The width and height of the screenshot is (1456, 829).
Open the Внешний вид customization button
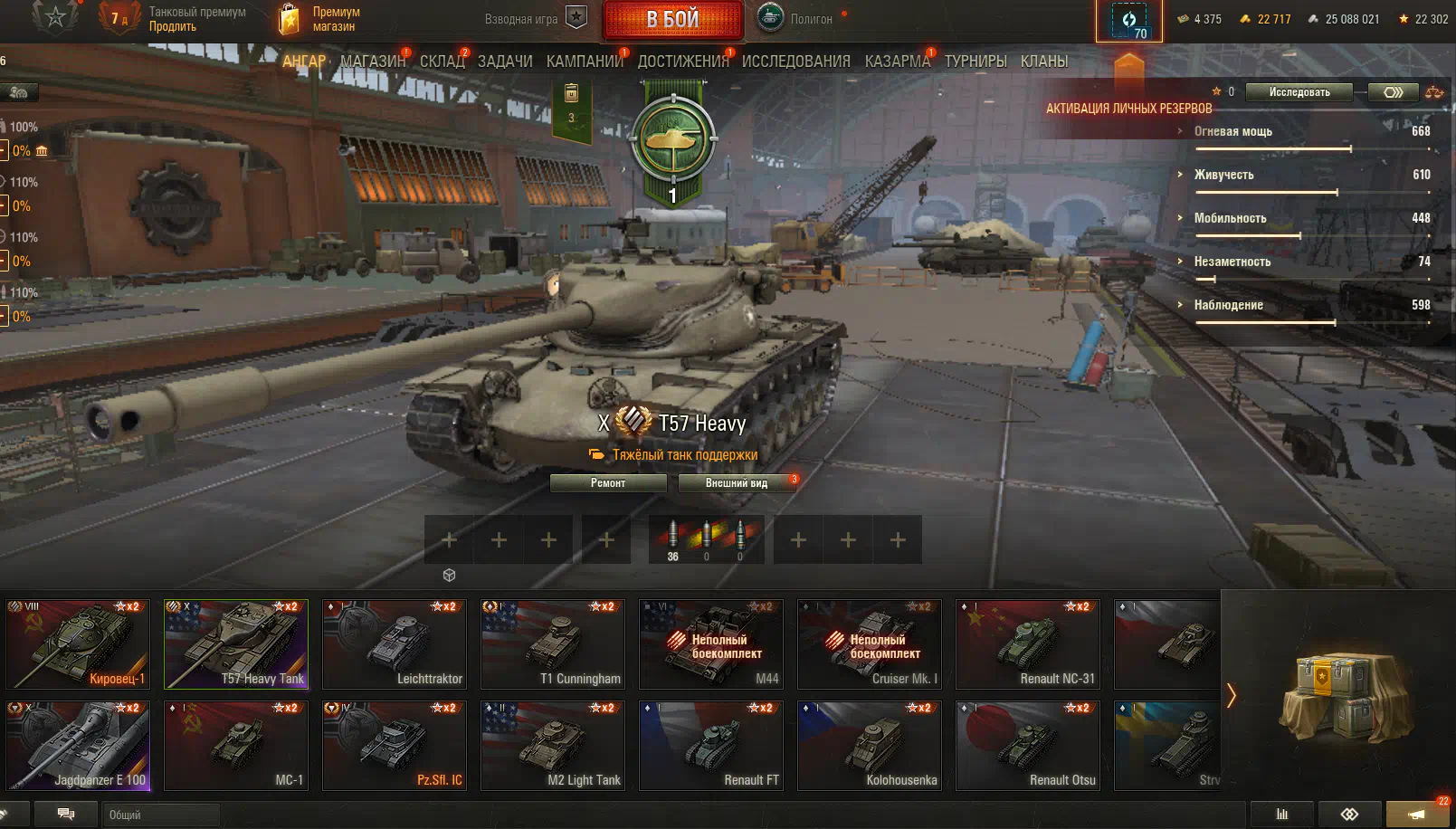(737, 483)
